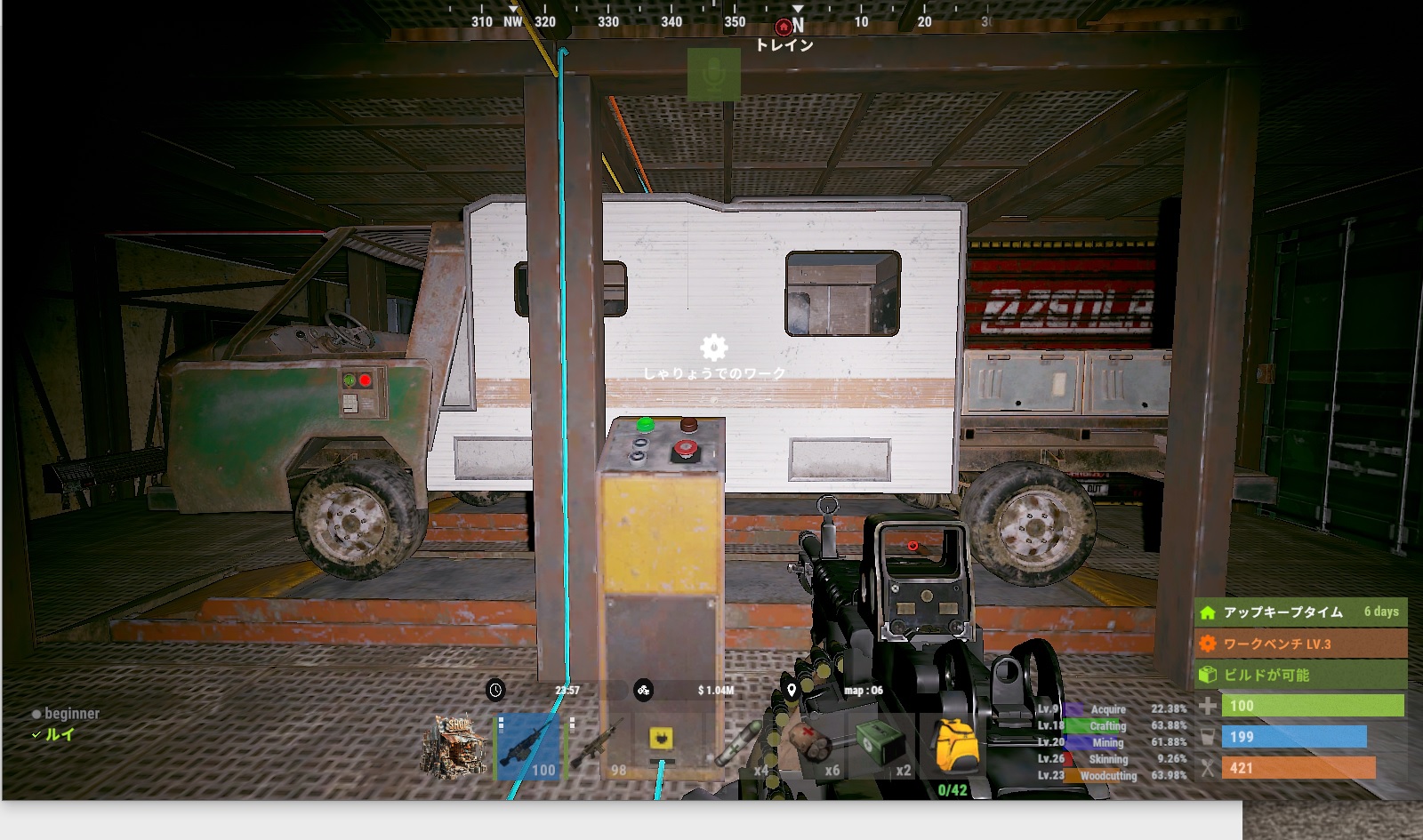1423x840 pixels.
Task: Choose the green medkit hotbar slot
Action: tap(880, 747)
